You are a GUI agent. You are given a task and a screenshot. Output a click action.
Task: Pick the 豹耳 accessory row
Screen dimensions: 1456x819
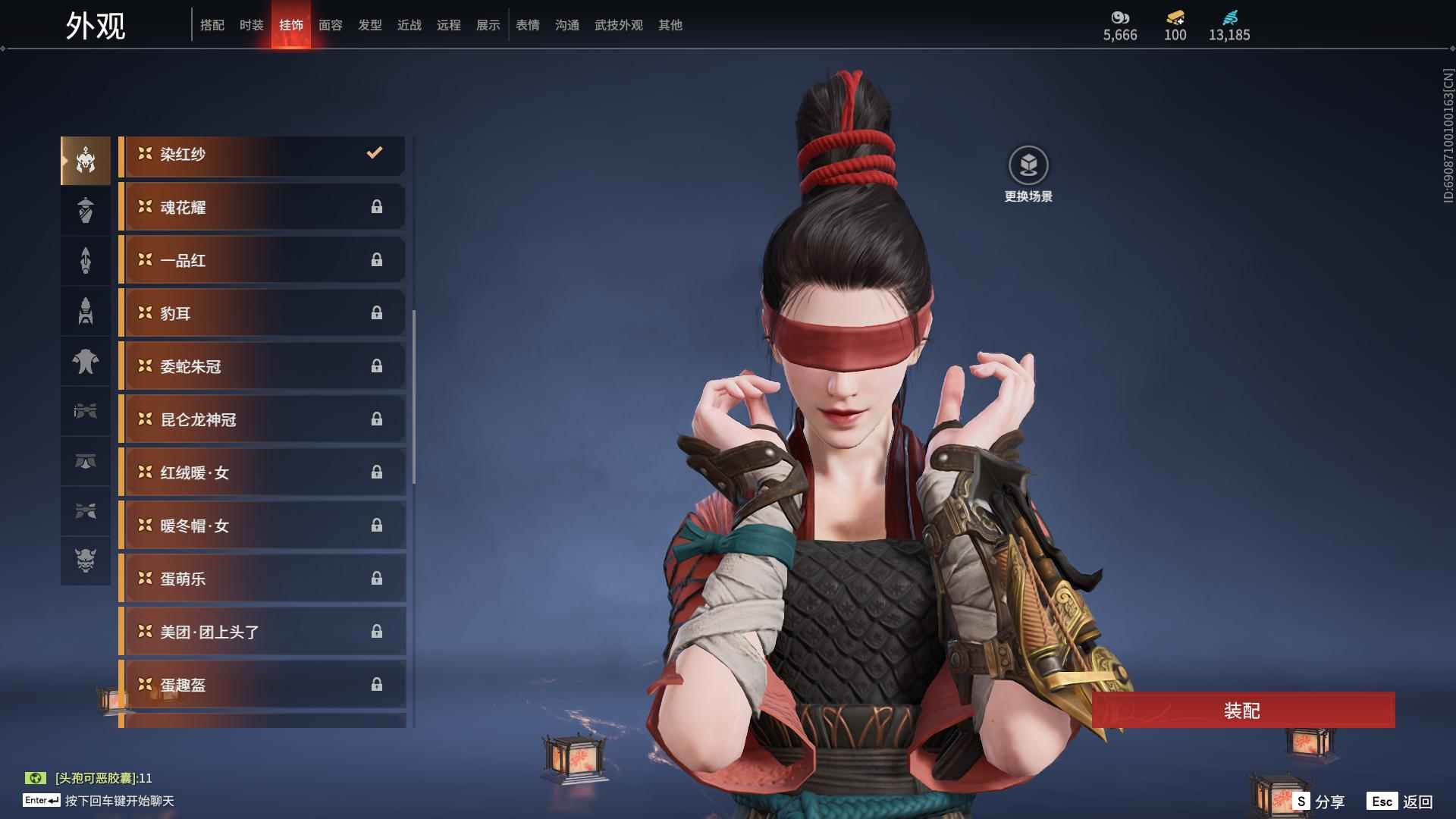pyautogui.click(x=262, y=313)
